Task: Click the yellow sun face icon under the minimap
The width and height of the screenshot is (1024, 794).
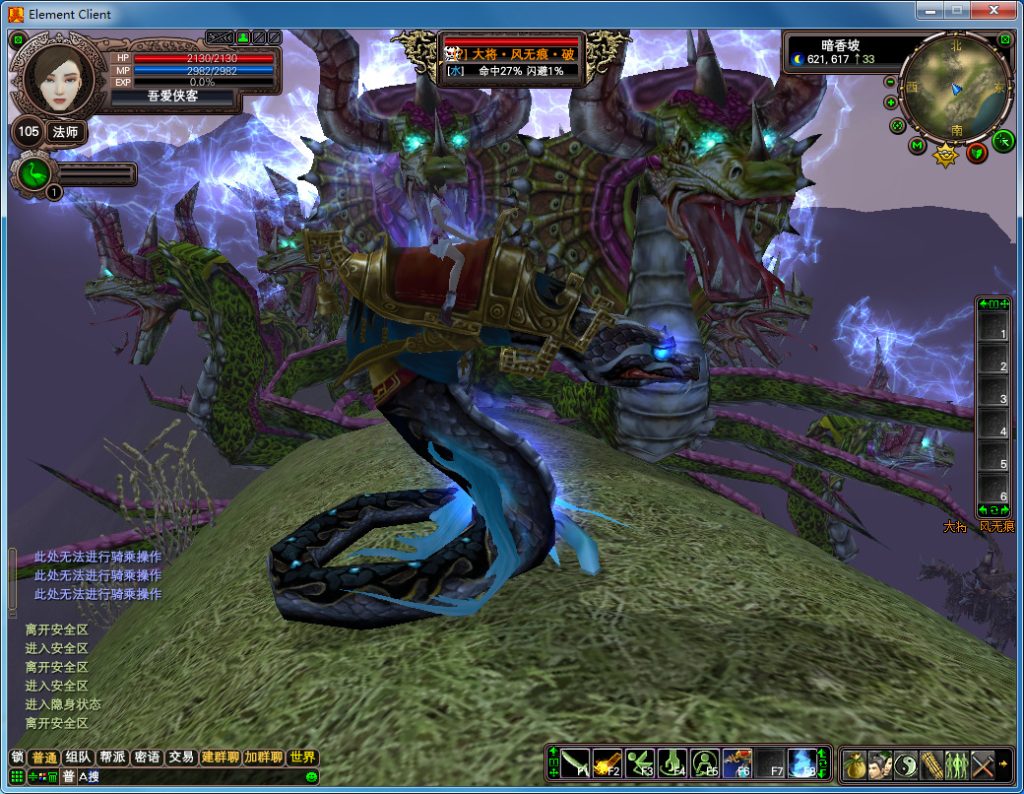Action: coord(945,157)
